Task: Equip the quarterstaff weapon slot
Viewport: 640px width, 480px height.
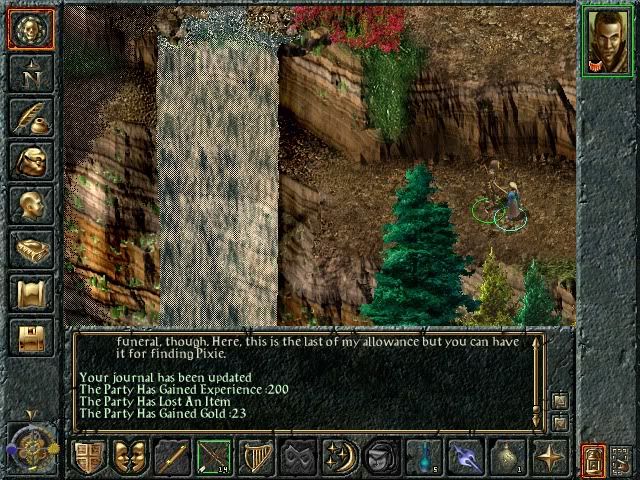Action: coord(174,458)
